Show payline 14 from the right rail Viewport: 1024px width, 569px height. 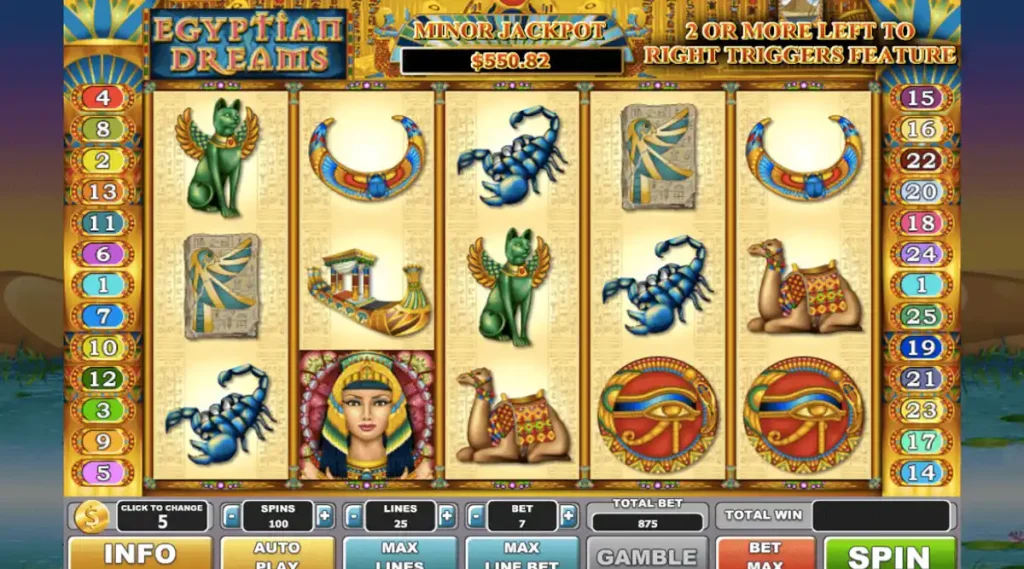click(921, 472)
